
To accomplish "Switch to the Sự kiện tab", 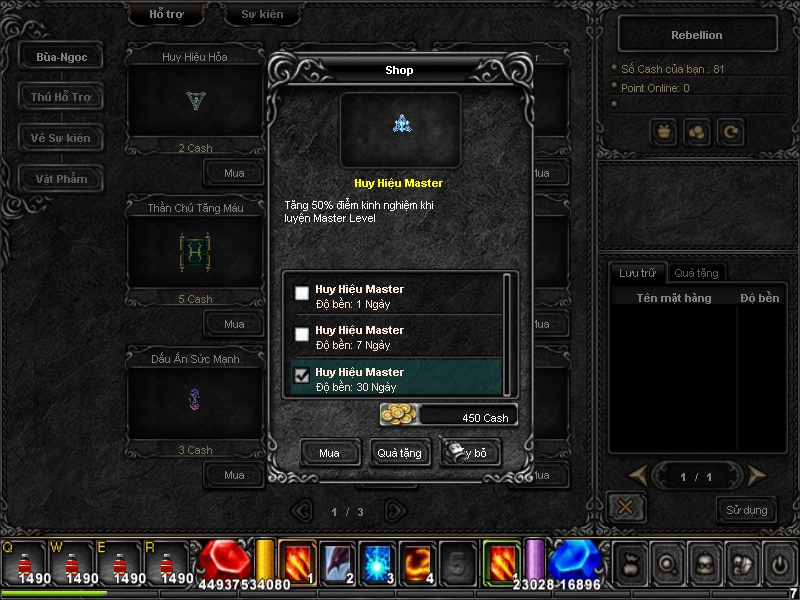I will point(262,15).
